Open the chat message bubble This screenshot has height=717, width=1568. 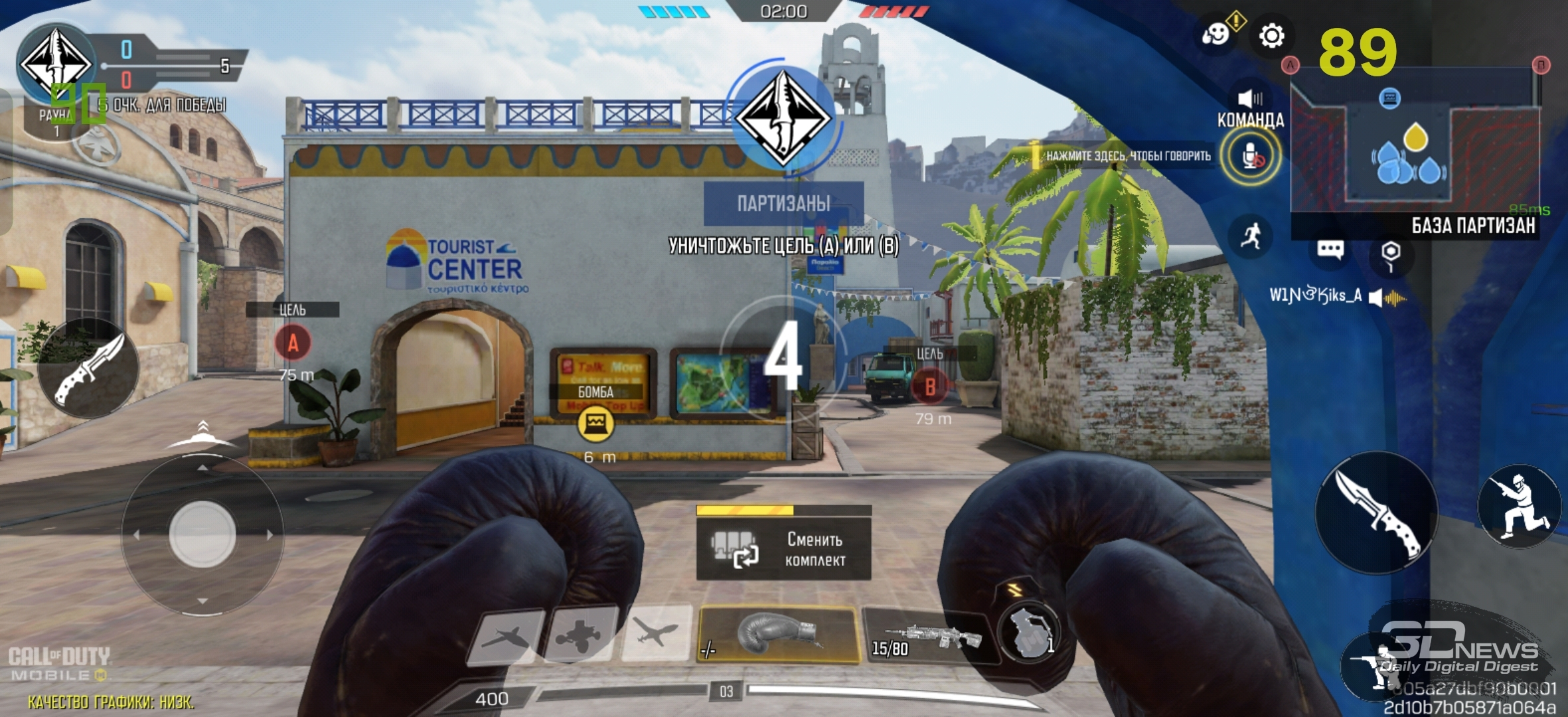pyautogui.click(x=1330, y=250)
